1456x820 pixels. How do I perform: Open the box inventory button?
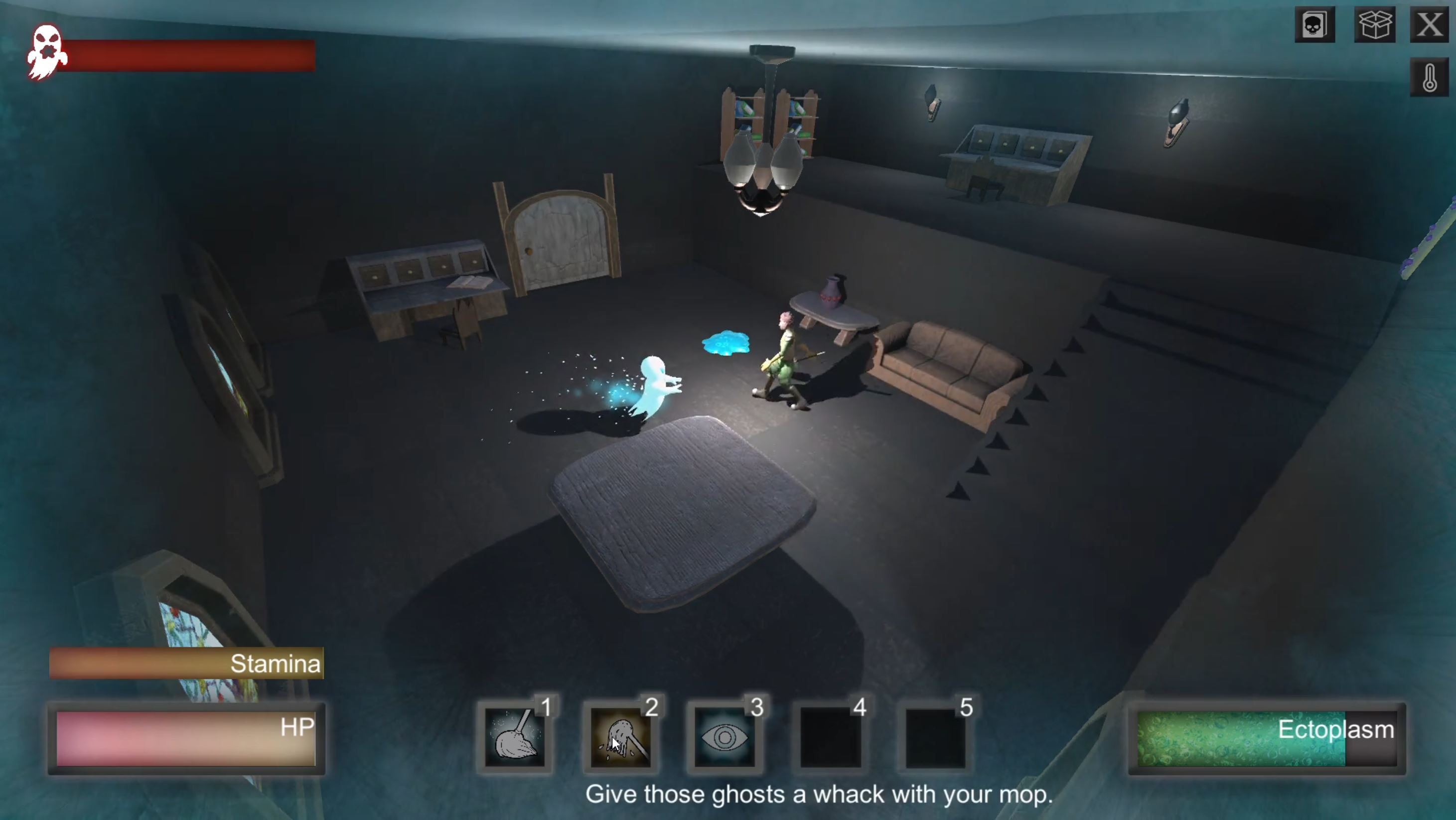(1375, 25)
